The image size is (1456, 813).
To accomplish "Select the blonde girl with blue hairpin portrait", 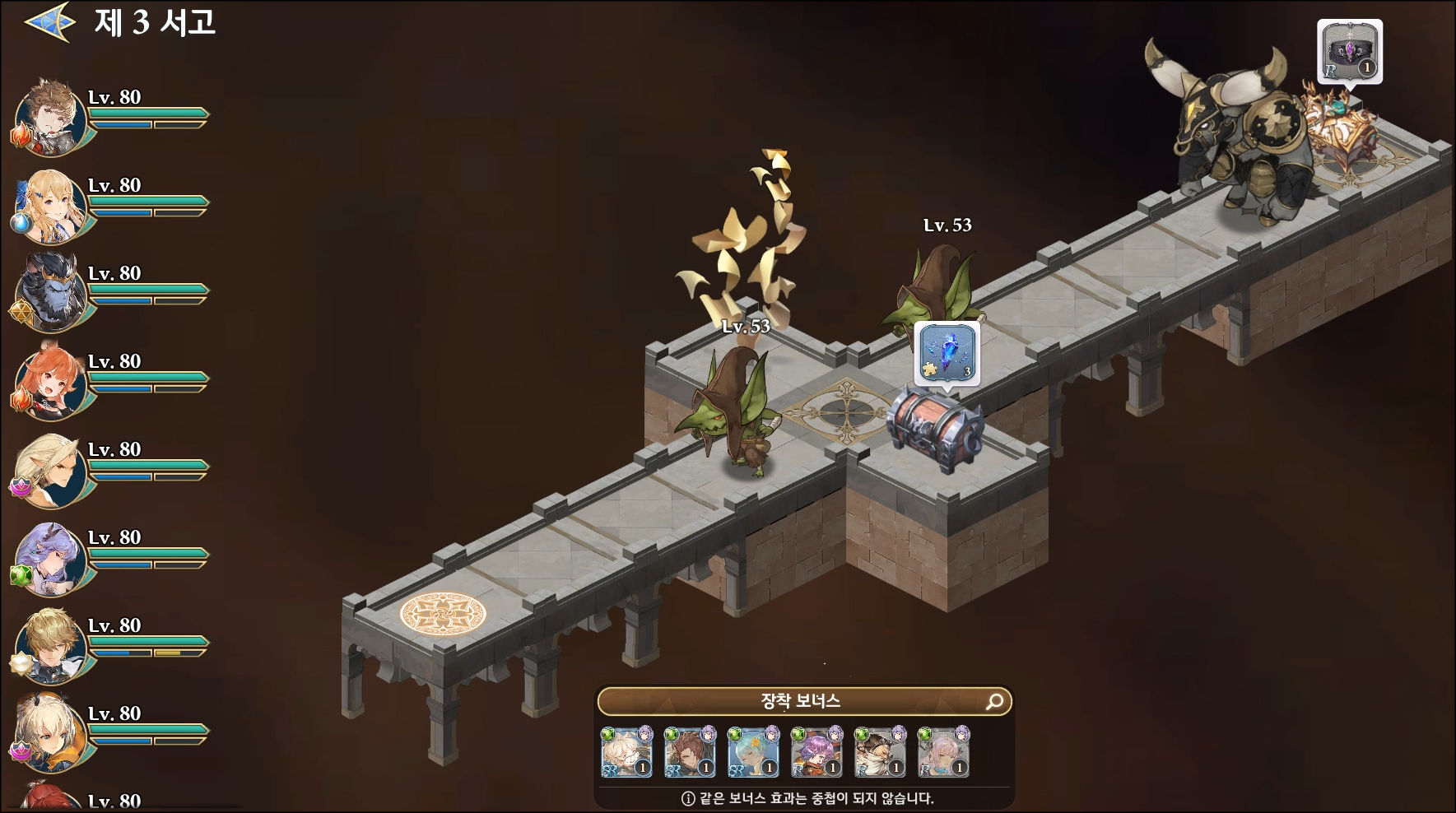I will pyautogui.click(x=51, y=205).
